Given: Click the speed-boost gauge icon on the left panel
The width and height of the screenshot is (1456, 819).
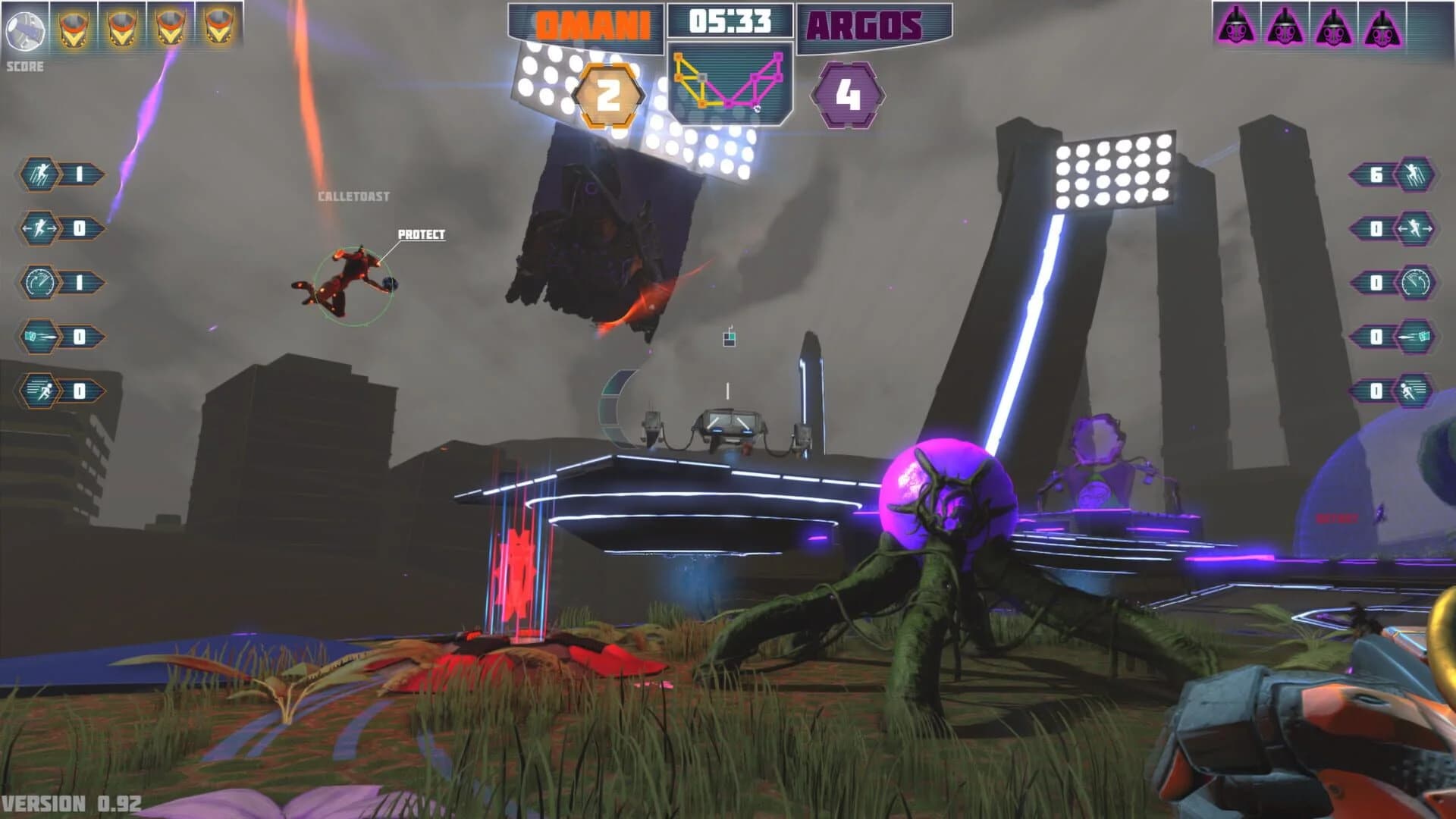Looking at the screenshot, I should pos(39,282).
